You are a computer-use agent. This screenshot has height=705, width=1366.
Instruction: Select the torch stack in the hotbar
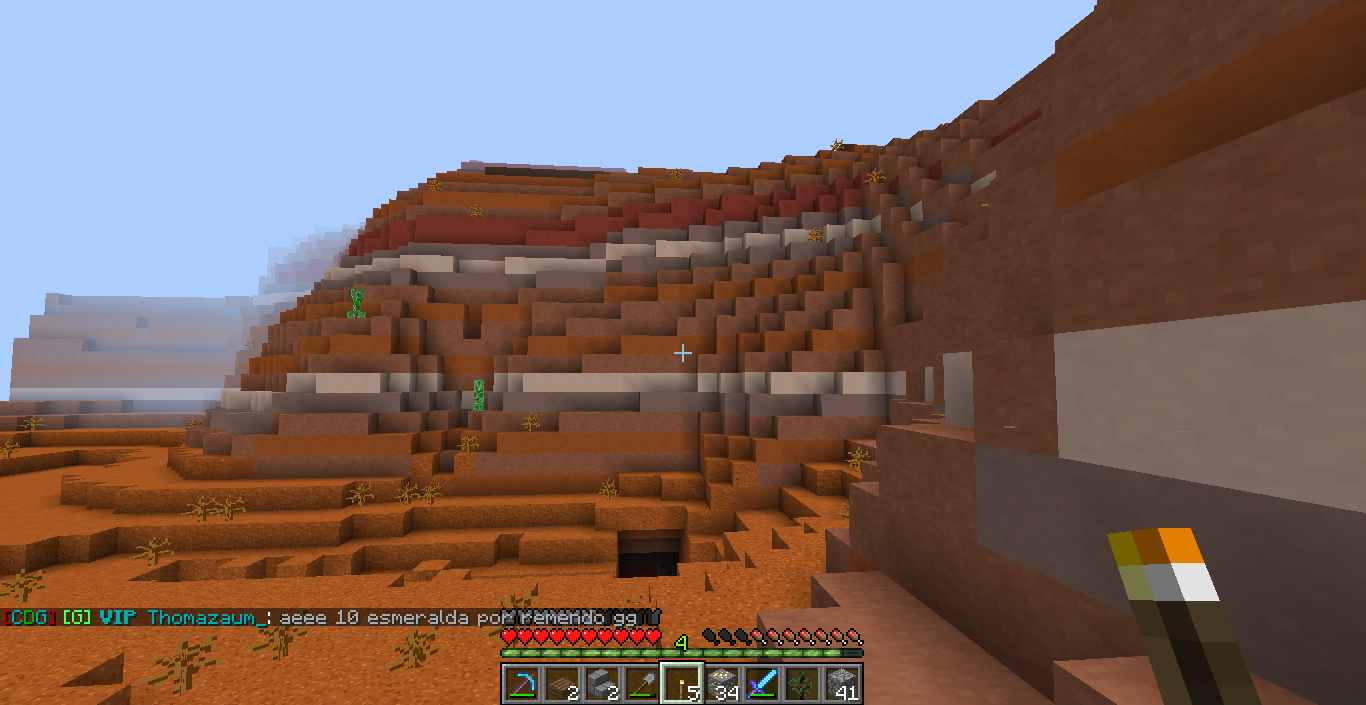click(681, 684)
